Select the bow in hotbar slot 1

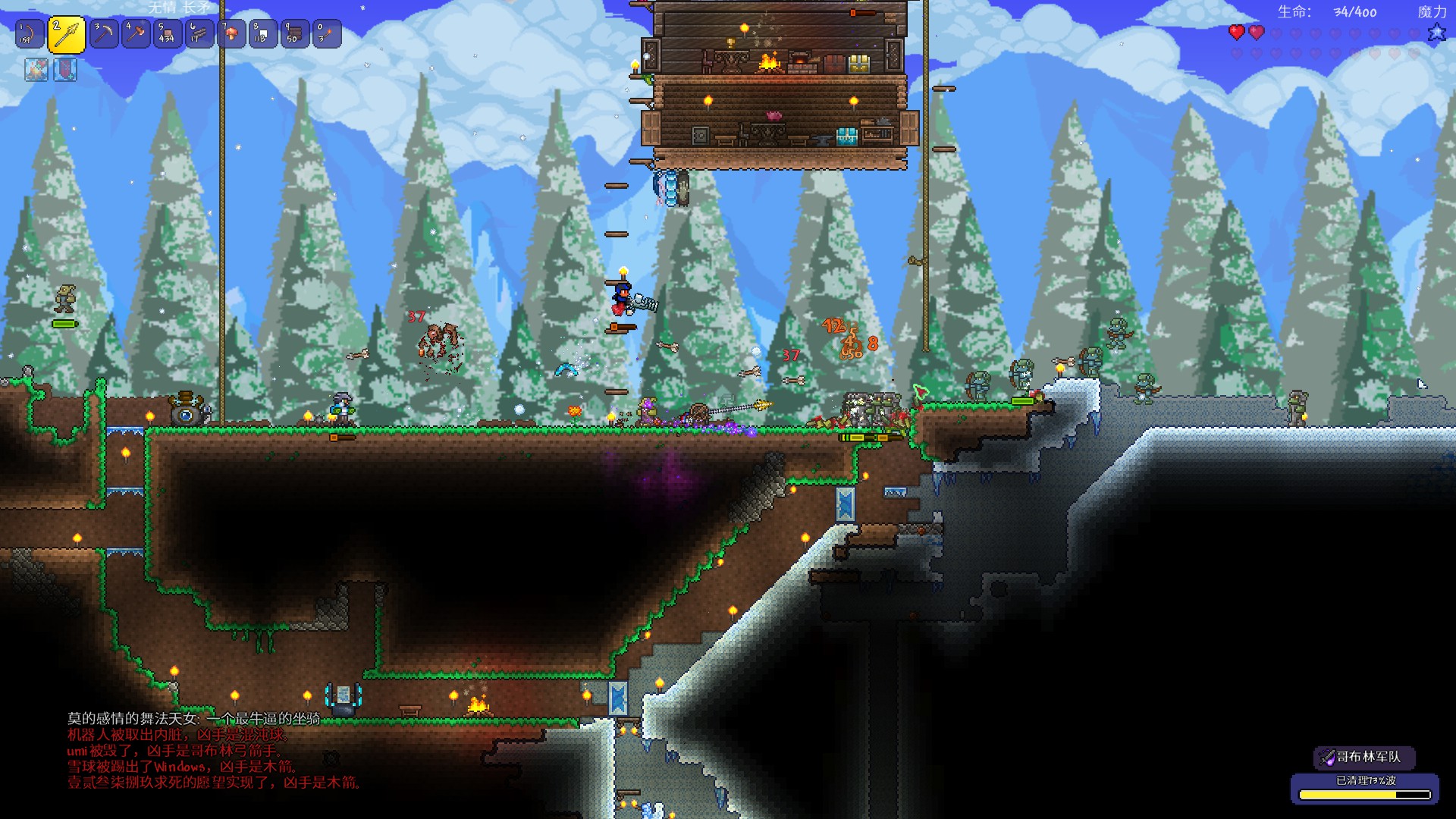30,34
